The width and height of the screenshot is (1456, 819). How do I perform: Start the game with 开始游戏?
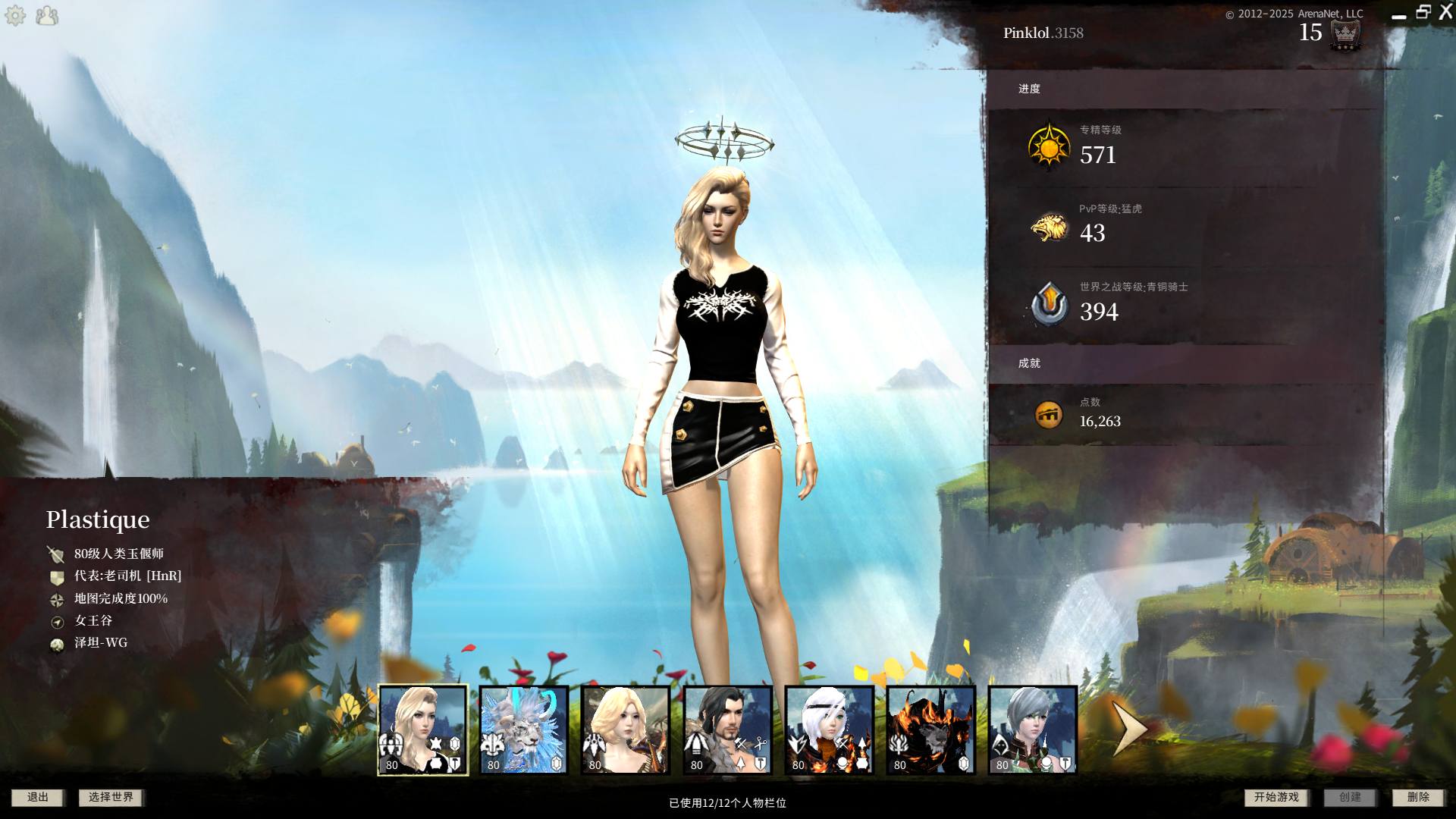tap(1276, 797)
